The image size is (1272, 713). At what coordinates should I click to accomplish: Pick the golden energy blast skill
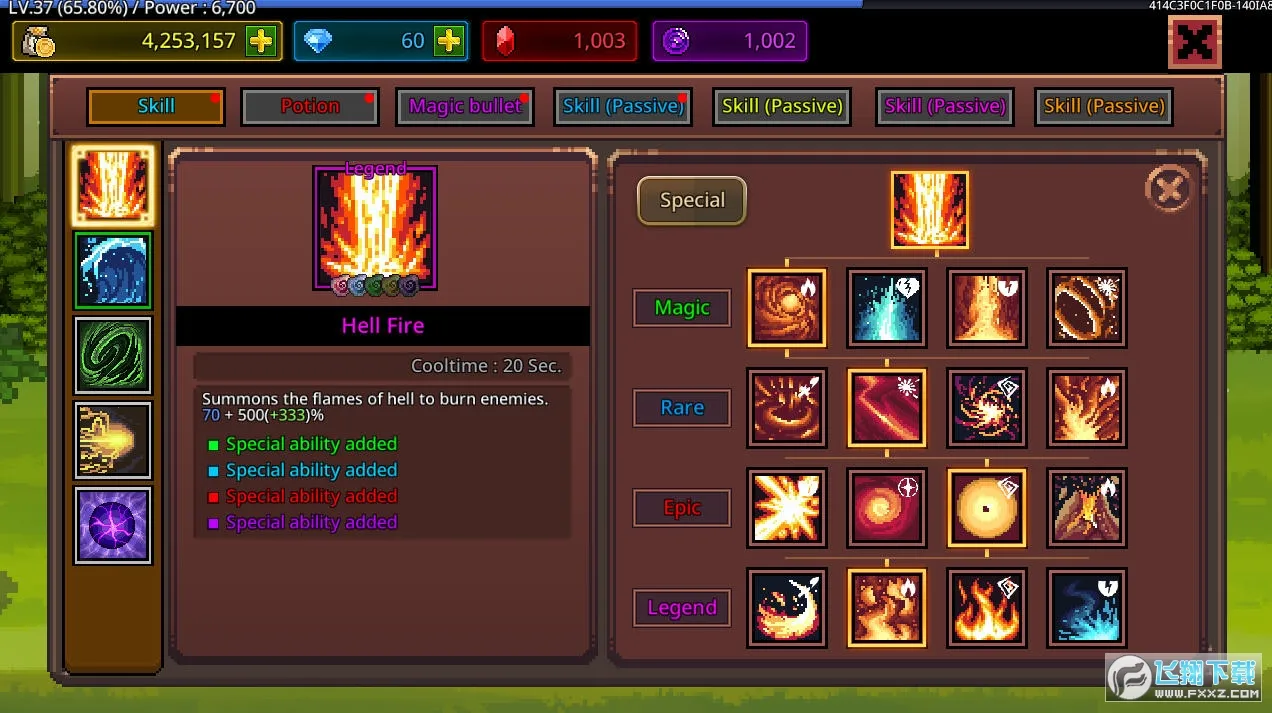tap(113, 440)
